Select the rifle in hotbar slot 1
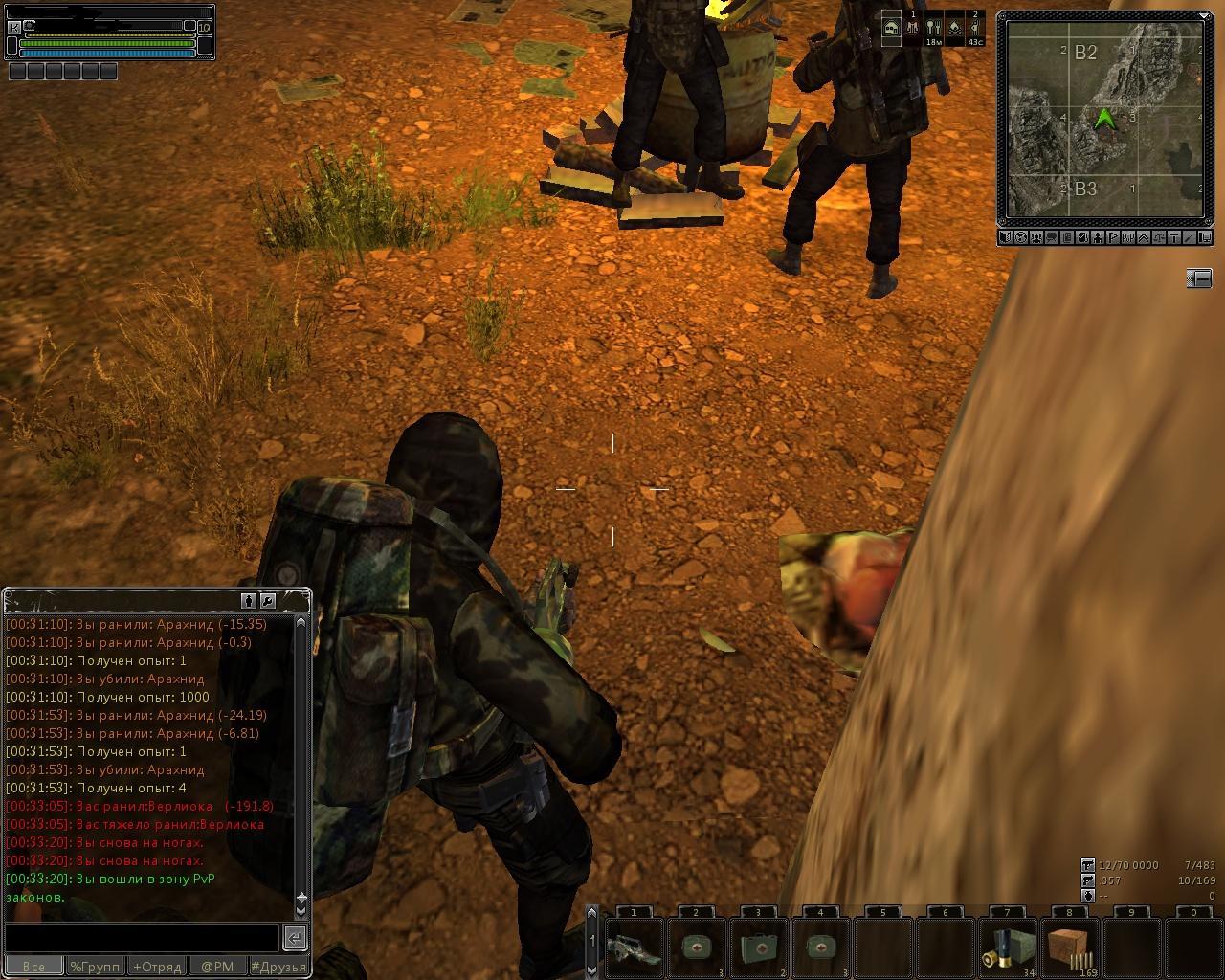Screen dimensions: 1225x980 (634, 947)
